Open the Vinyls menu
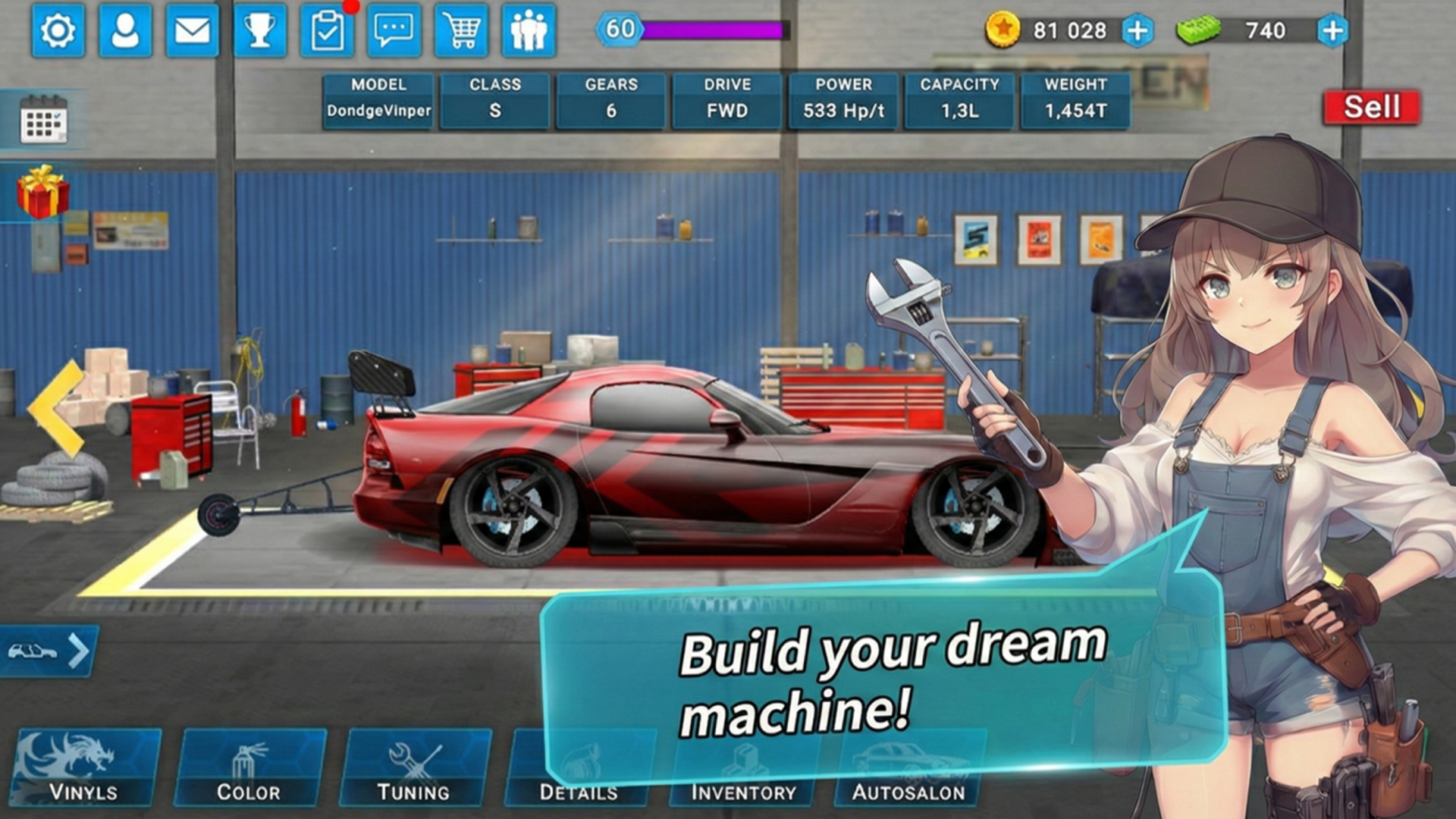 tap(85, 767)
